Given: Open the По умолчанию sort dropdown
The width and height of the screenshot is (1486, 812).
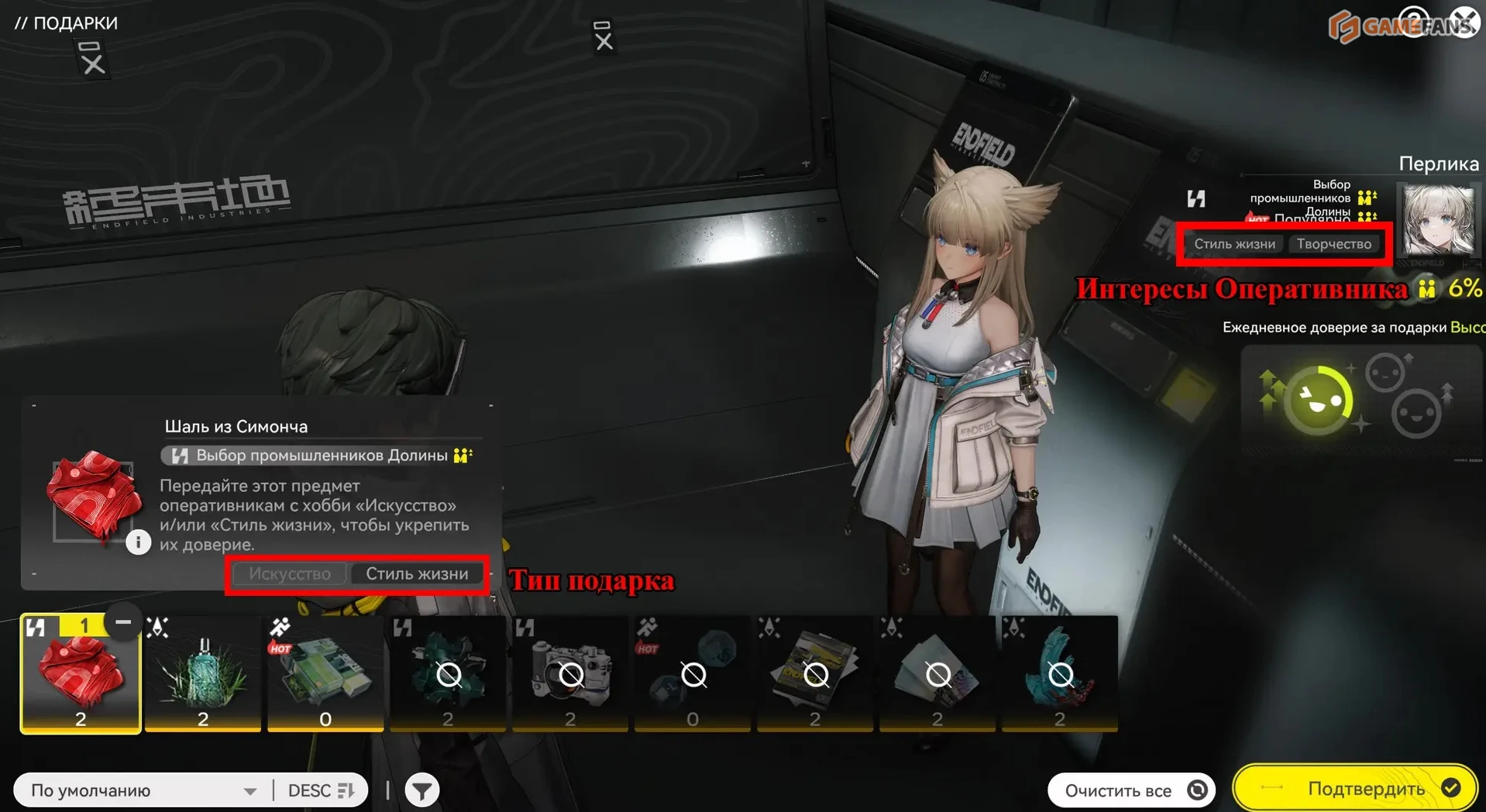Looking at the screenshot, I should (x=143, y=790).
